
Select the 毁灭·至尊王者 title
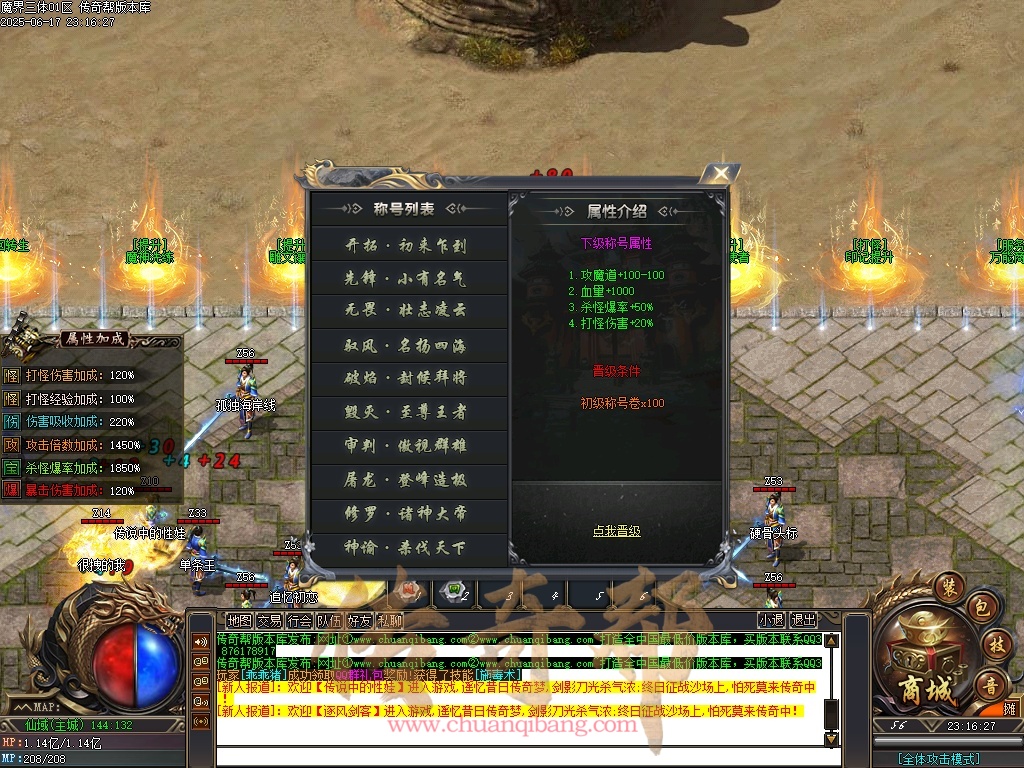(x=406, y=412)
